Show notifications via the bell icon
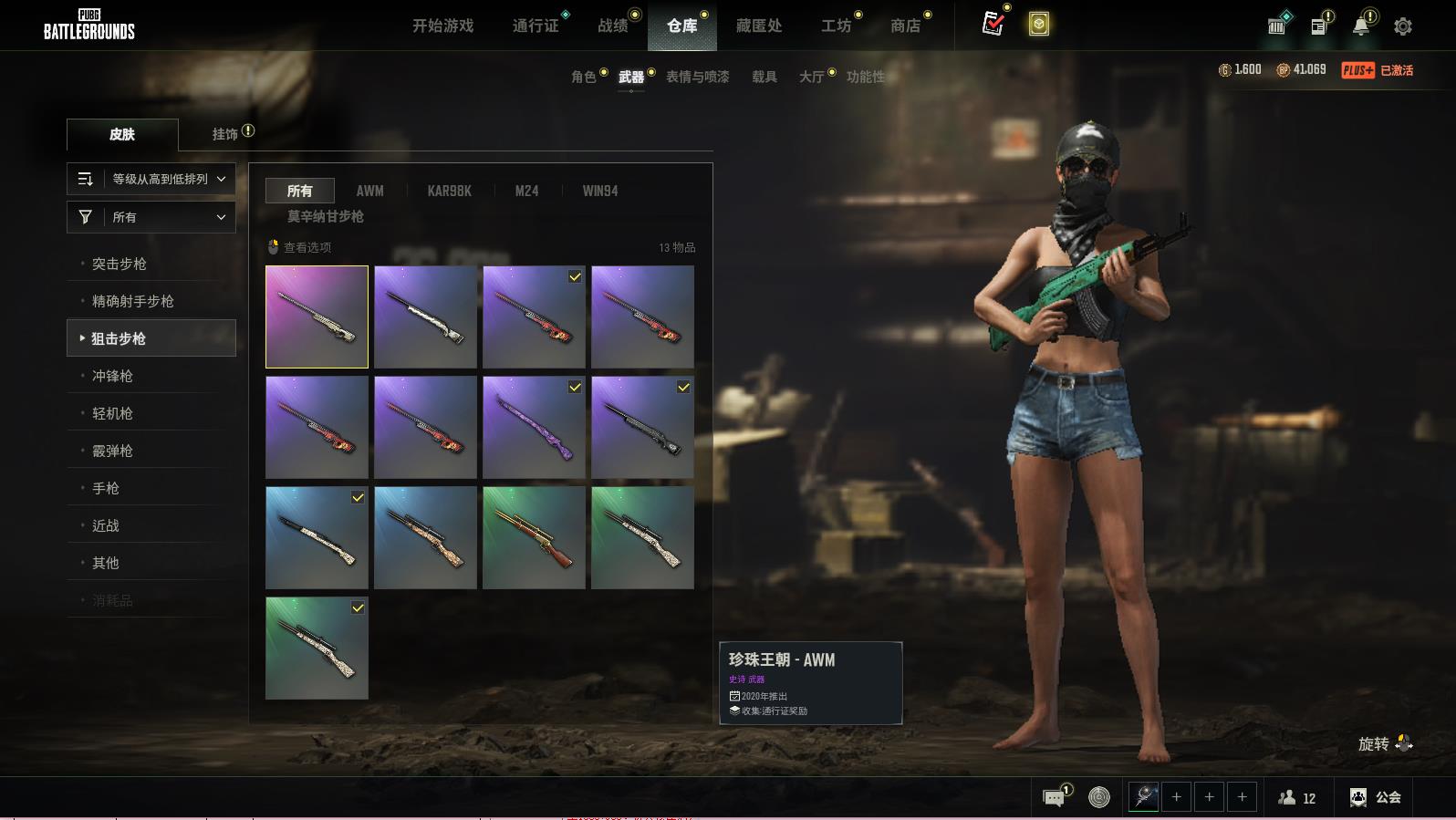This screenshot has height=820, width=1456. [1361, 26]
